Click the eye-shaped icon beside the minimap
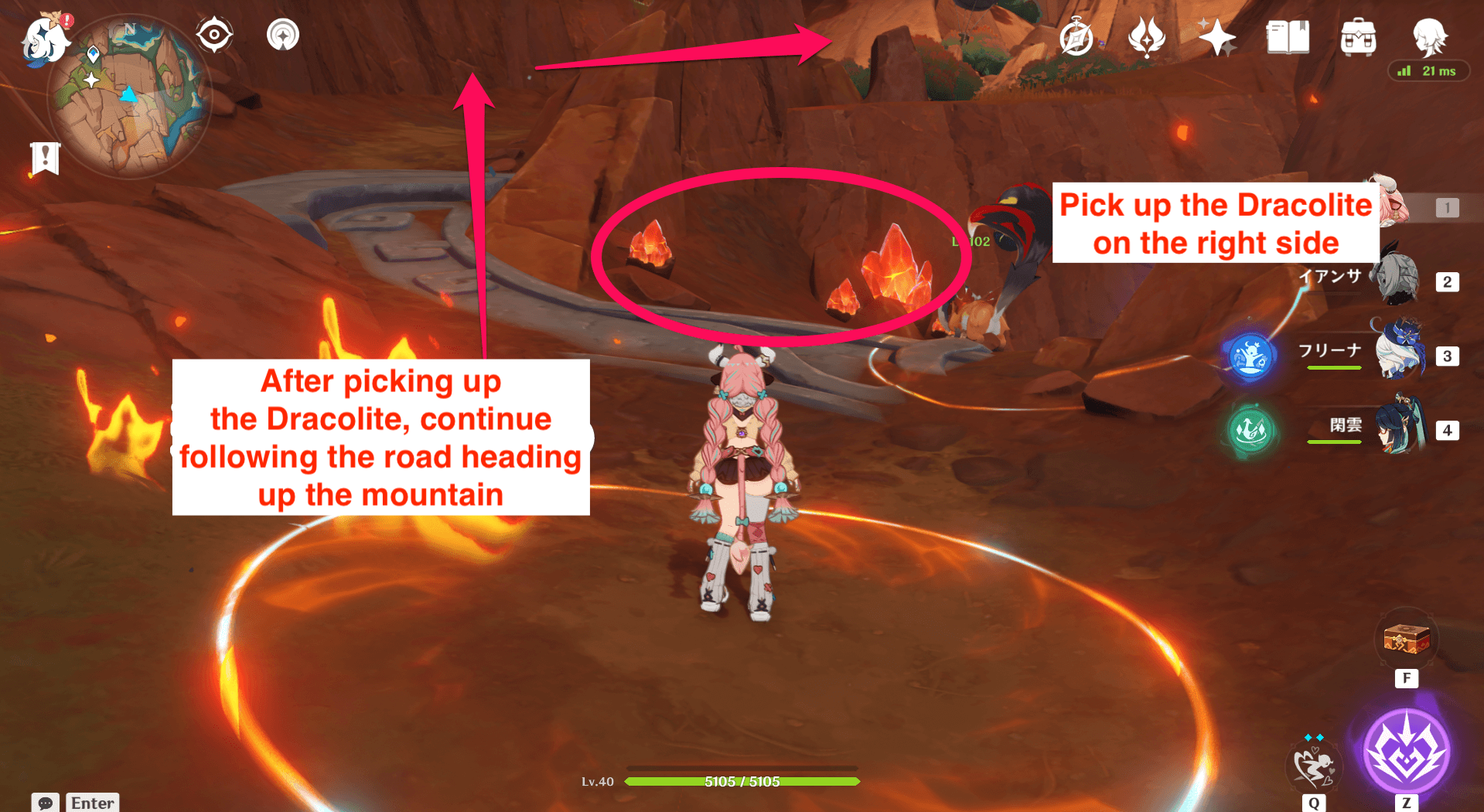 click(x=214, y=35)
